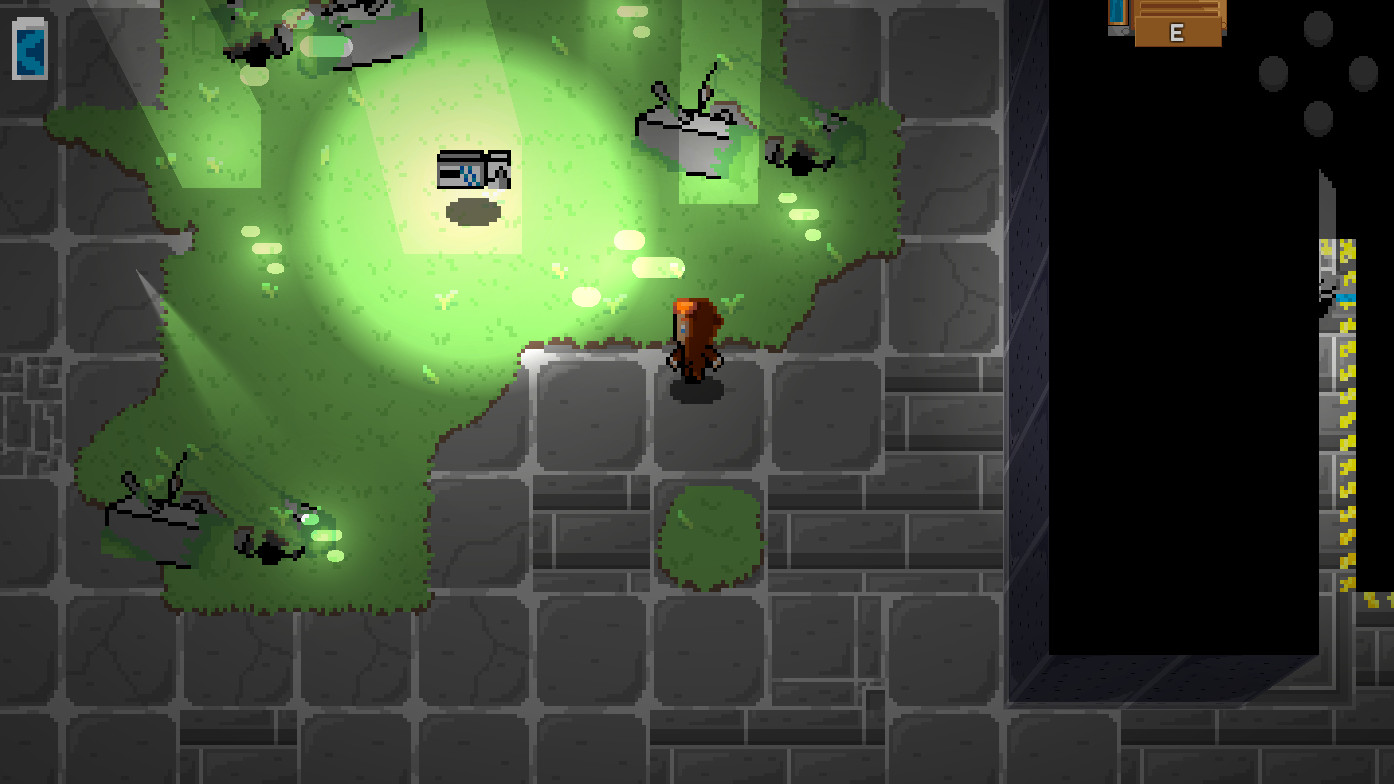
Task: Click the blue screen on the chest's left side
Action: [1116, 13]
